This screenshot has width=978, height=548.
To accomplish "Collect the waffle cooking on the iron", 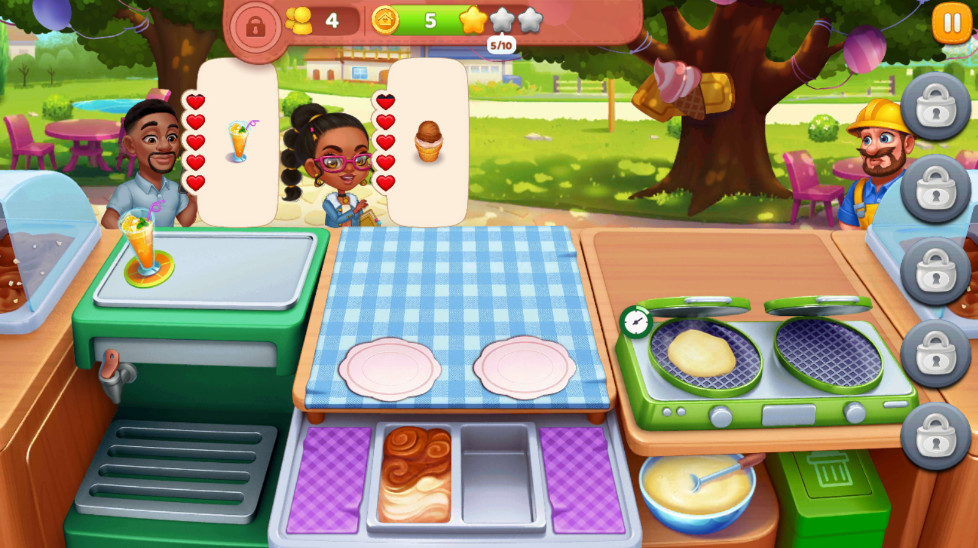I will tap(702, 353).
